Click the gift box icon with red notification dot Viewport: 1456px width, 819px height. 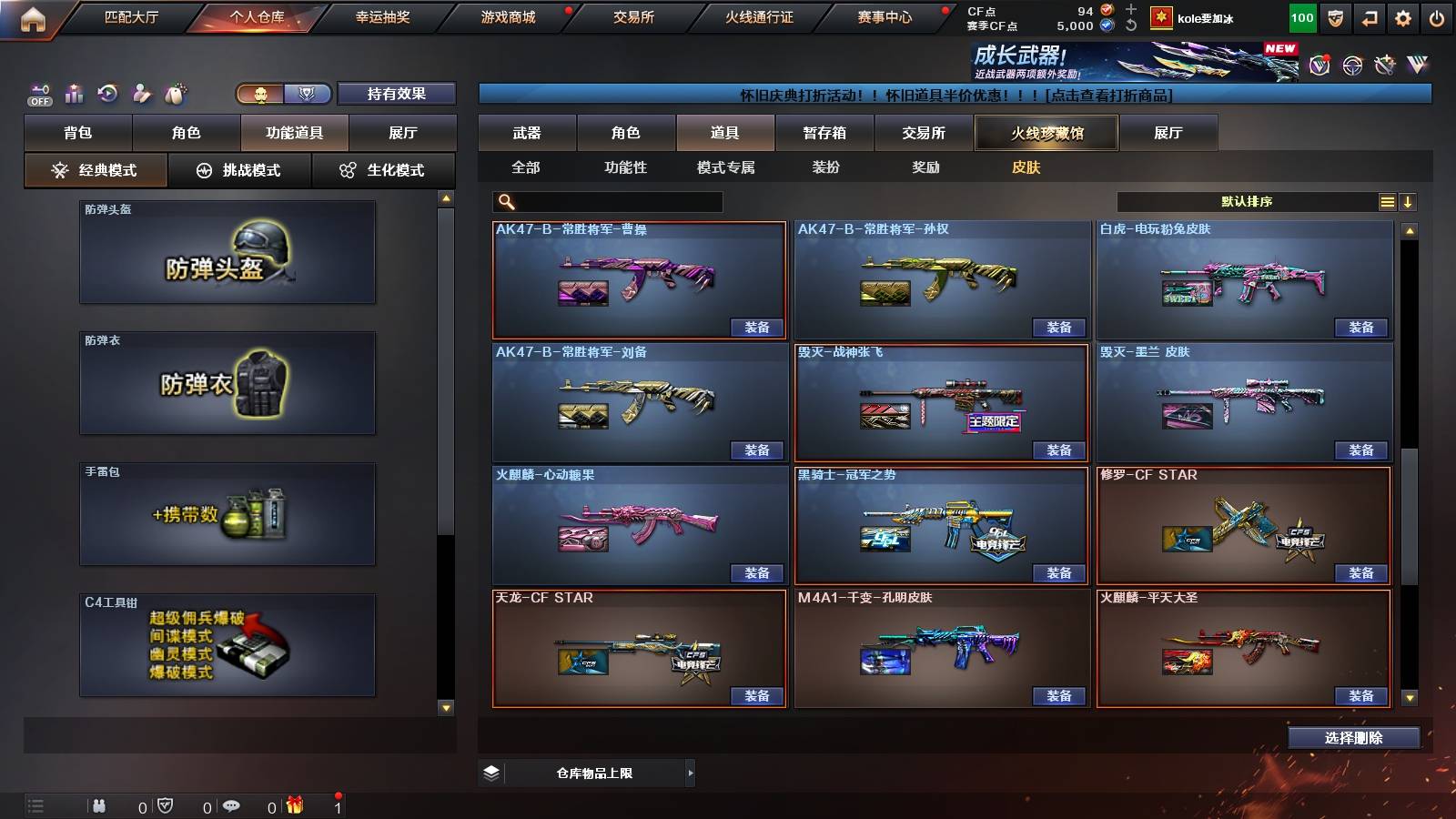[295, 805]
